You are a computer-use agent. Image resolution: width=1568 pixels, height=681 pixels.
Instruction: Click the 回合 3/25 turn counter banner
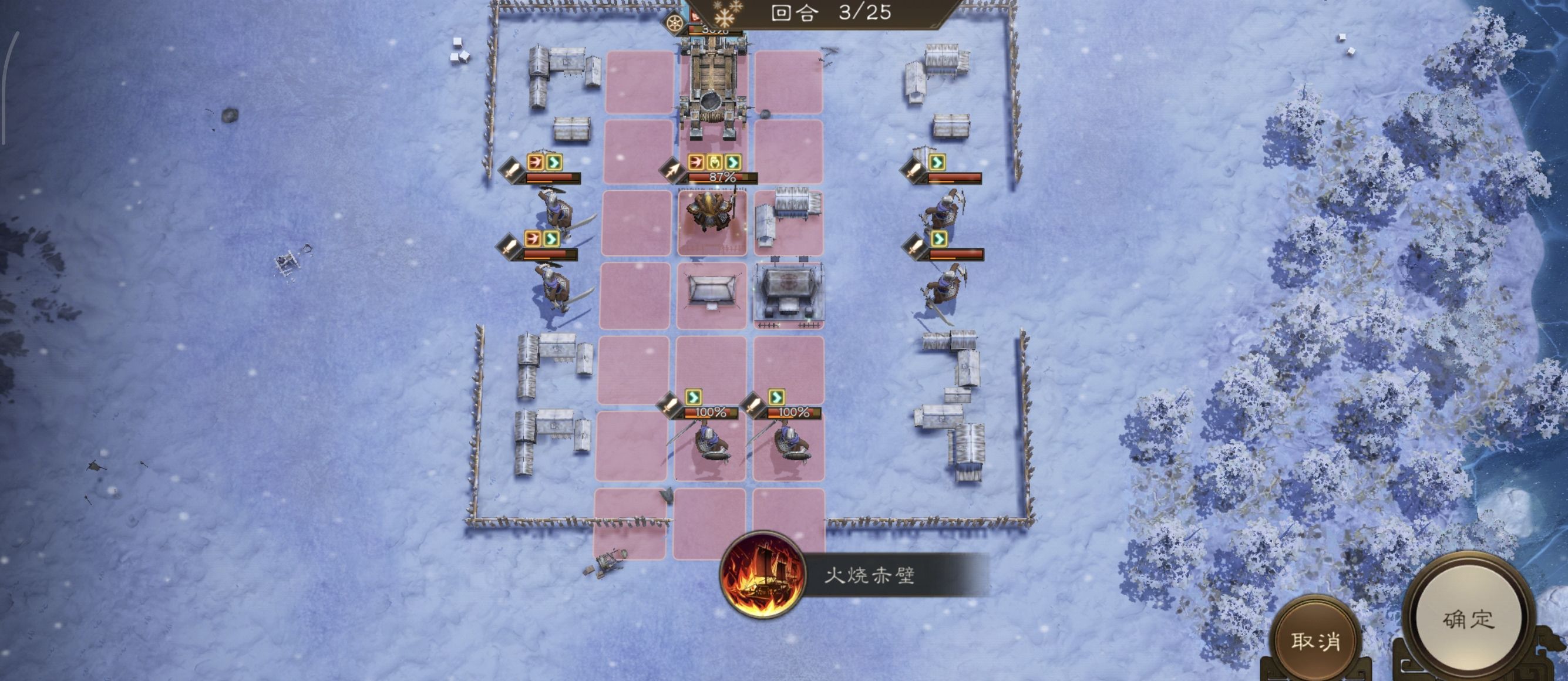click(834, 14)
